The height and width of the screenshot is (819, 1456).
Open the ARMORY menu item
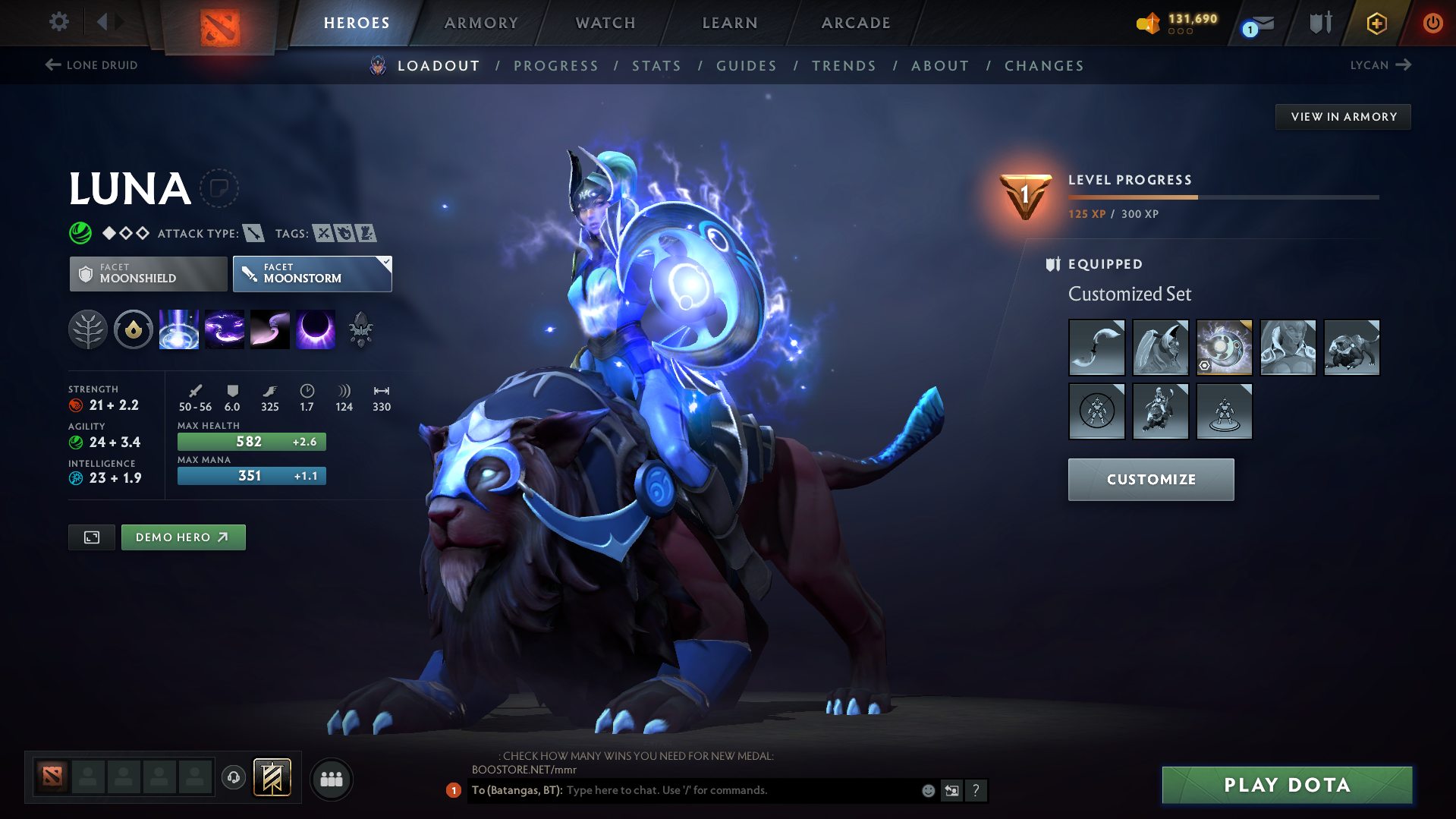pos(481,23)
